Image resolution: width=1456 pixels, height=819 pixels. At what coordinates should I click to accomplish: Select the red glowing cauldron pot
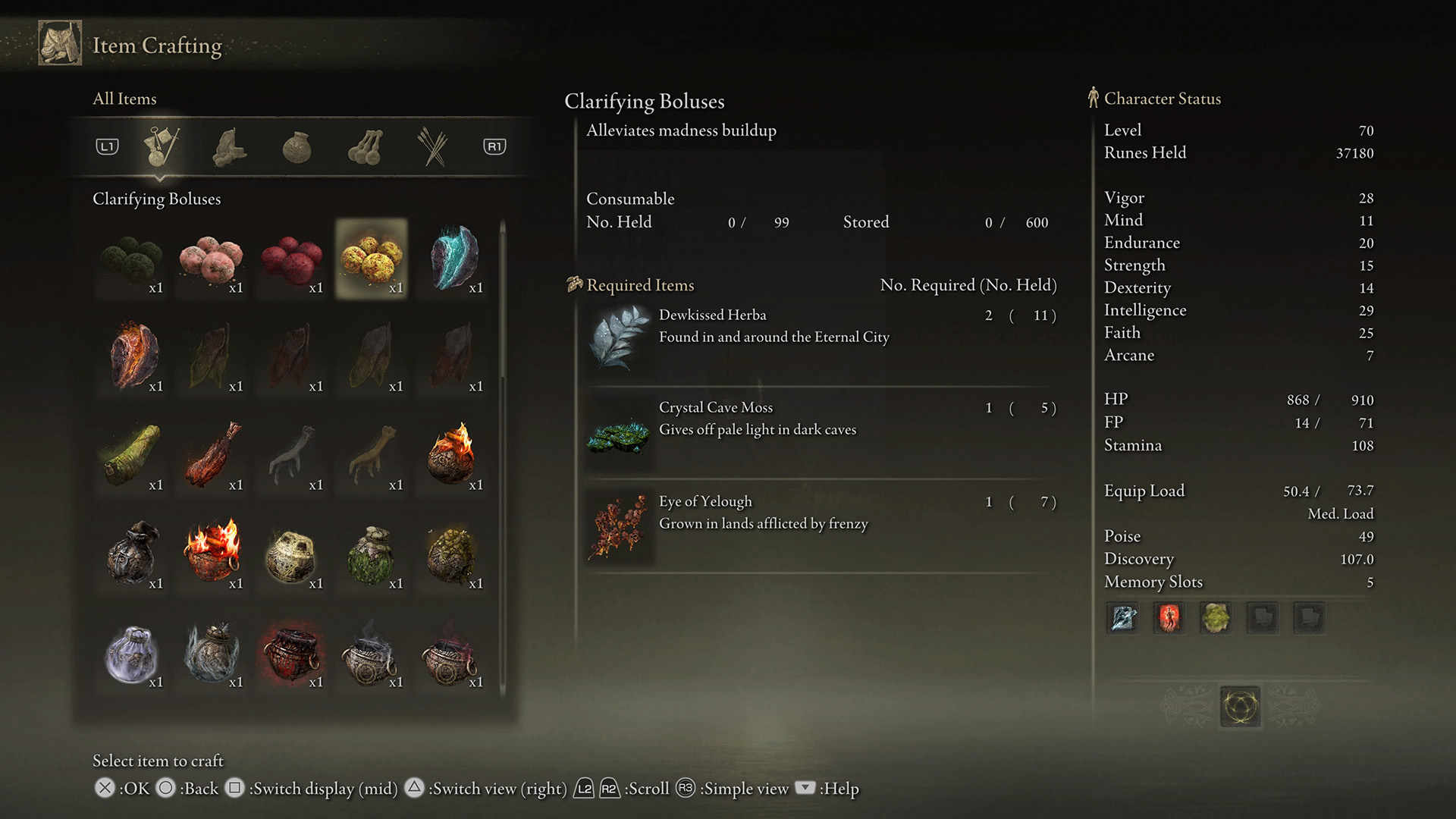click(291, 652)
